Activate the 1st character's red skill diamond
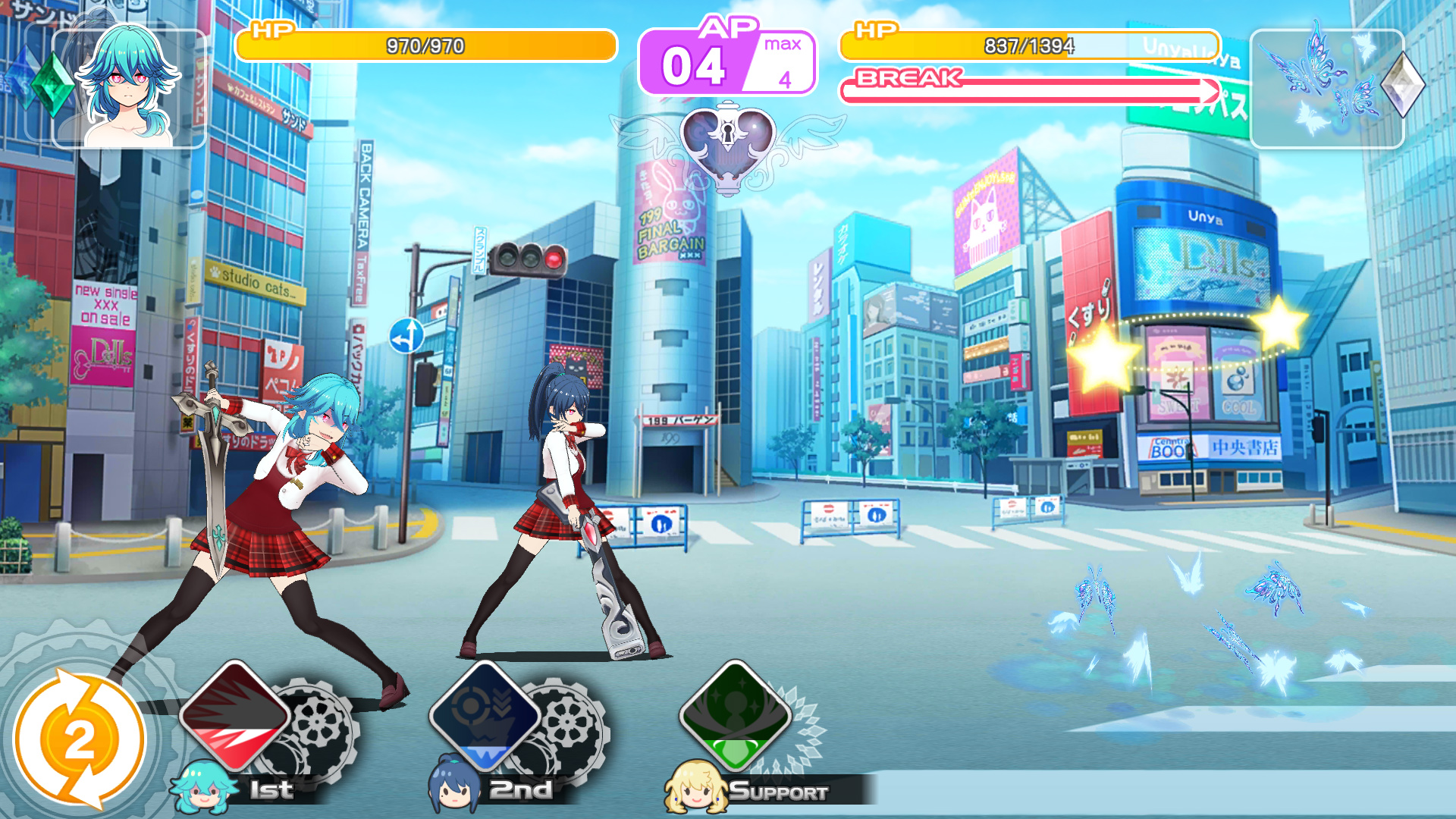 click(235, 717)
